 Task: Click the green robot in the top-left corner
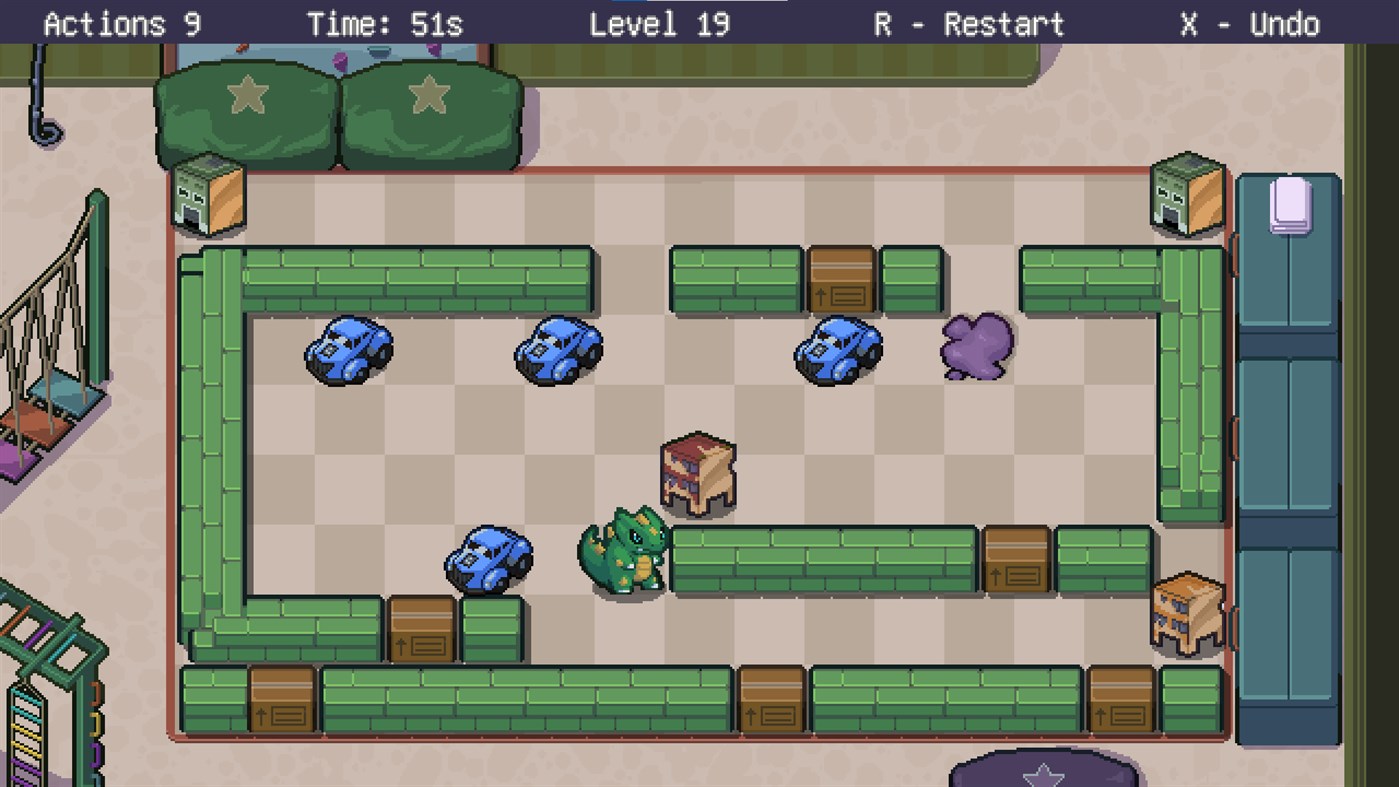click(210, 195)
